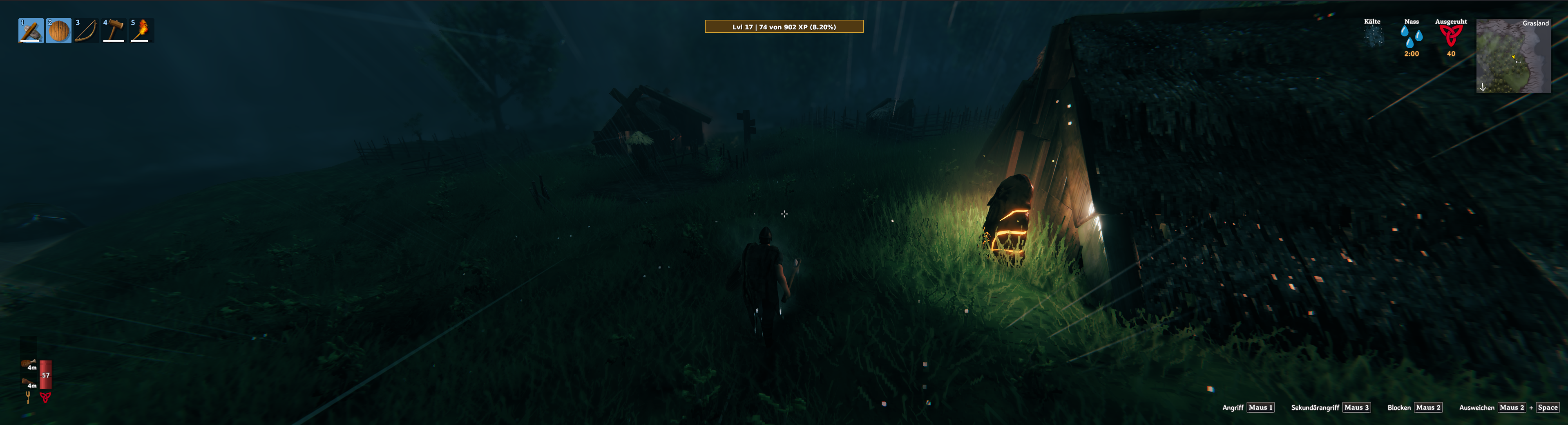Open the Grasland minimap

tap(1512, 56)
